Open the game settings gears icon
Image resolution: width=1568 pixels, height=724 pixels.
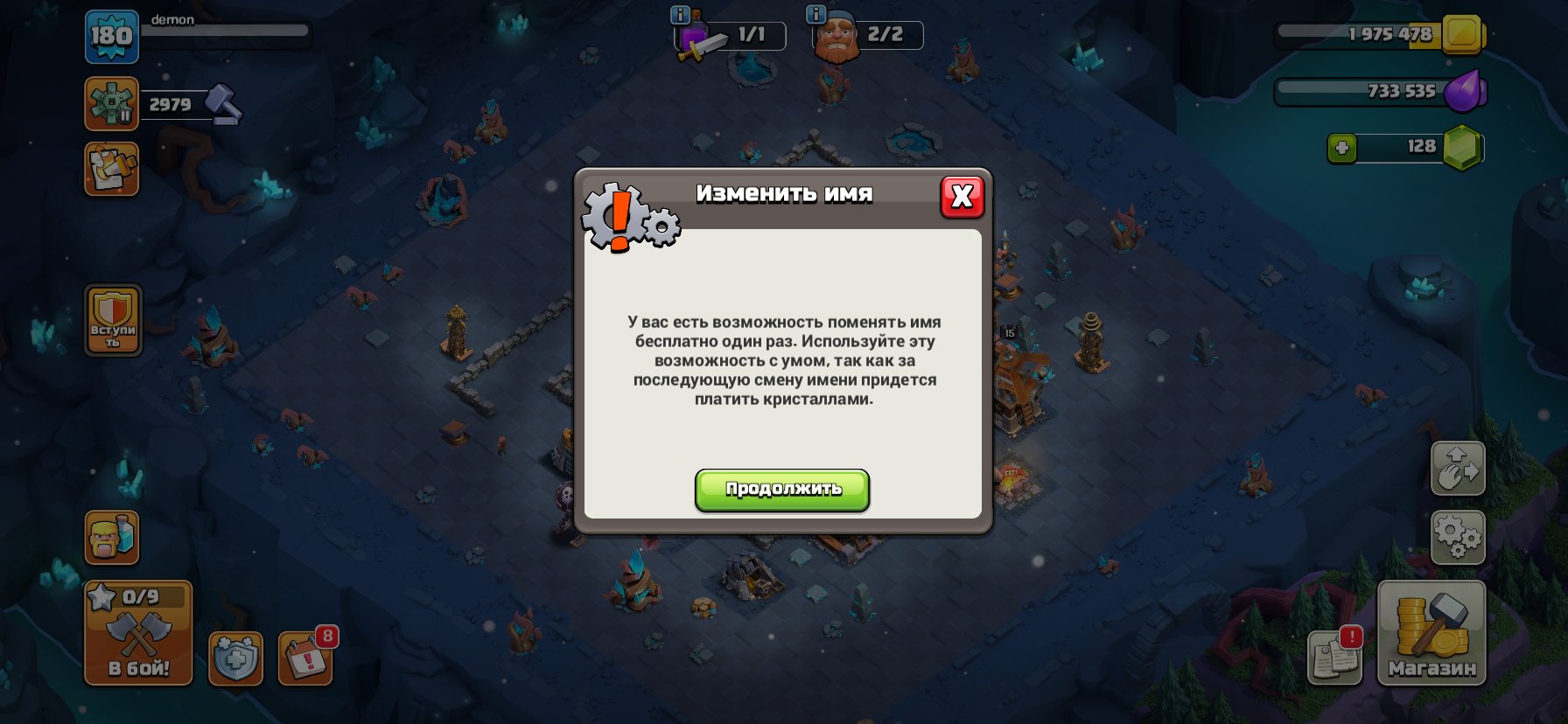click(1458, 537)
